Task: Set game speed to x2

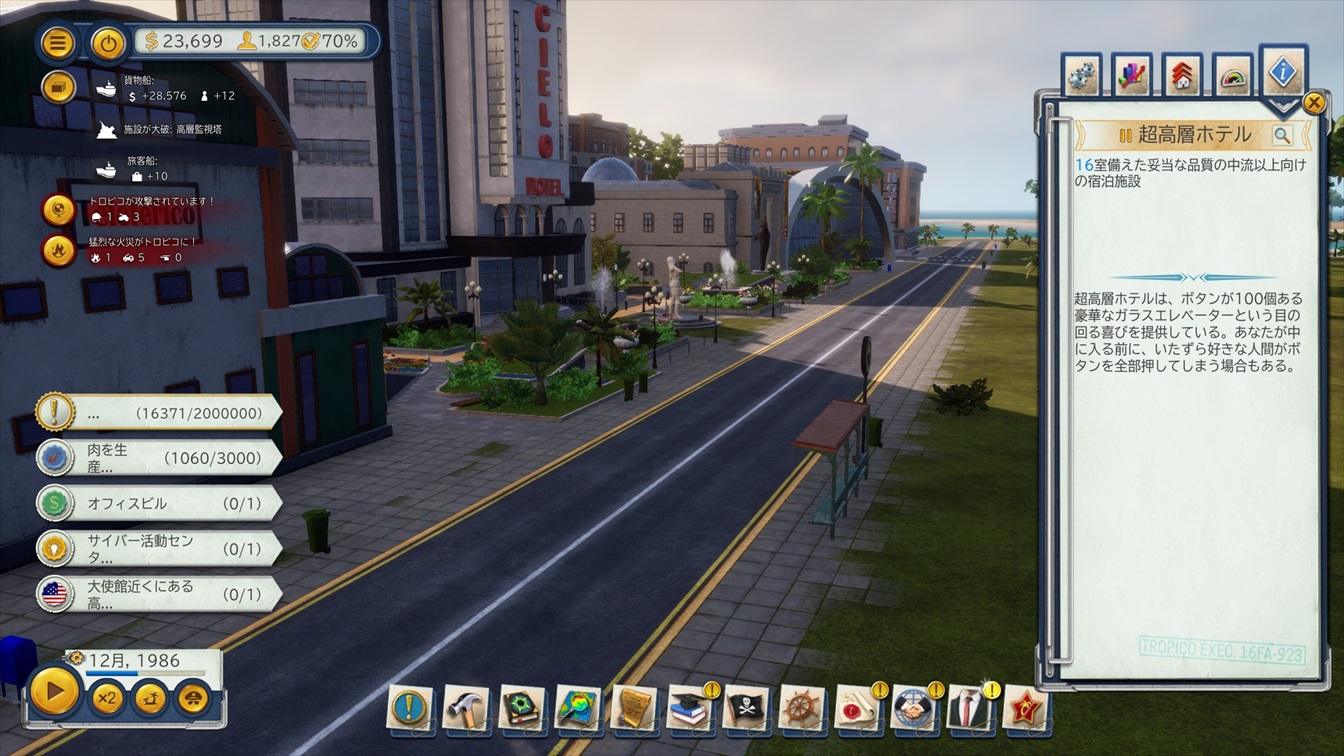Action: [x=106, y=696]
